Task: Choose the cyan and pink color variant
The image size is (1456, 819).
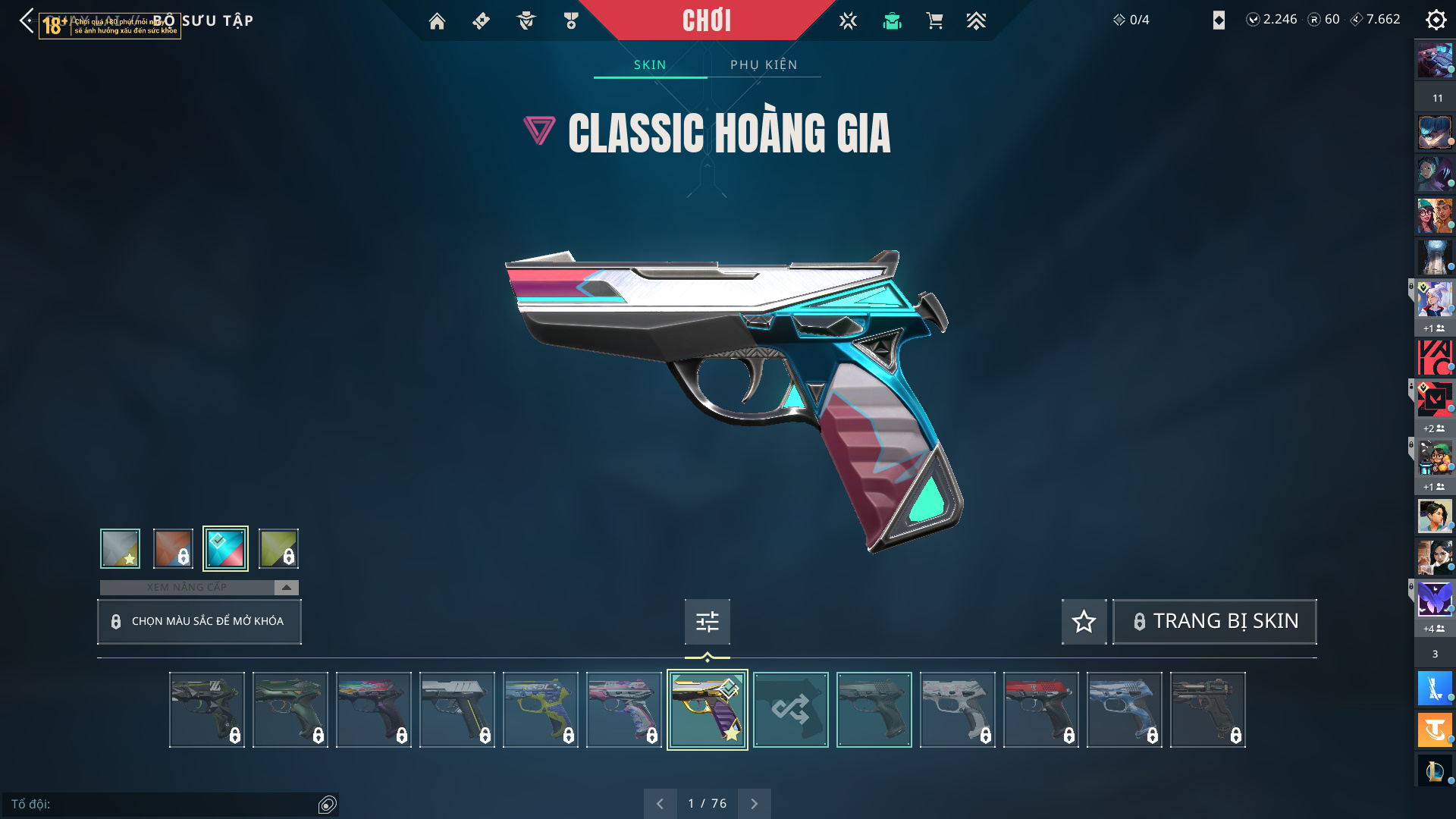Action: 225,548
